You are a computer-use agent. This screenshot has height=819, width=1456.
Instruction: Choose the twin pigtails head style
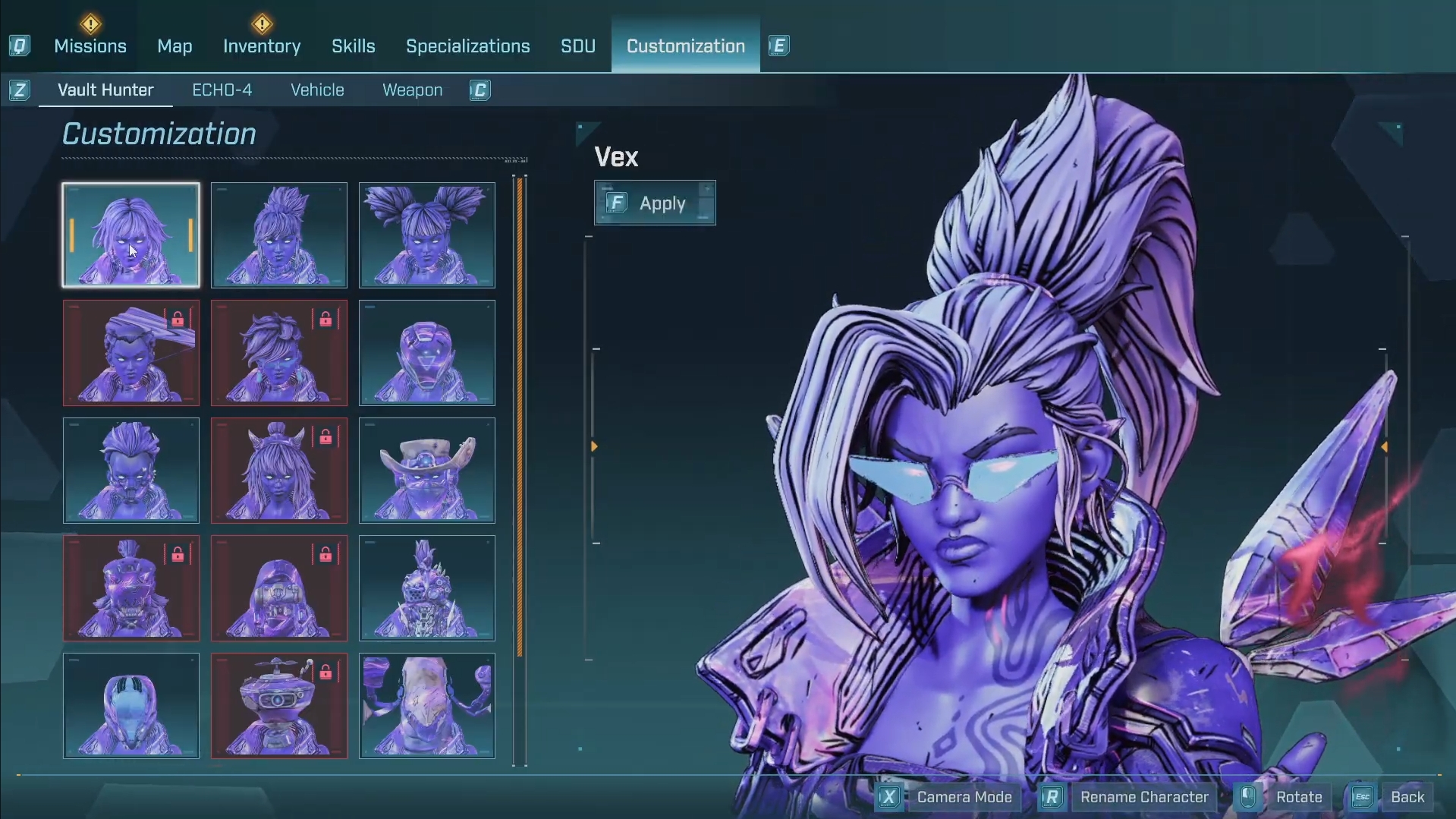point(427,235)
